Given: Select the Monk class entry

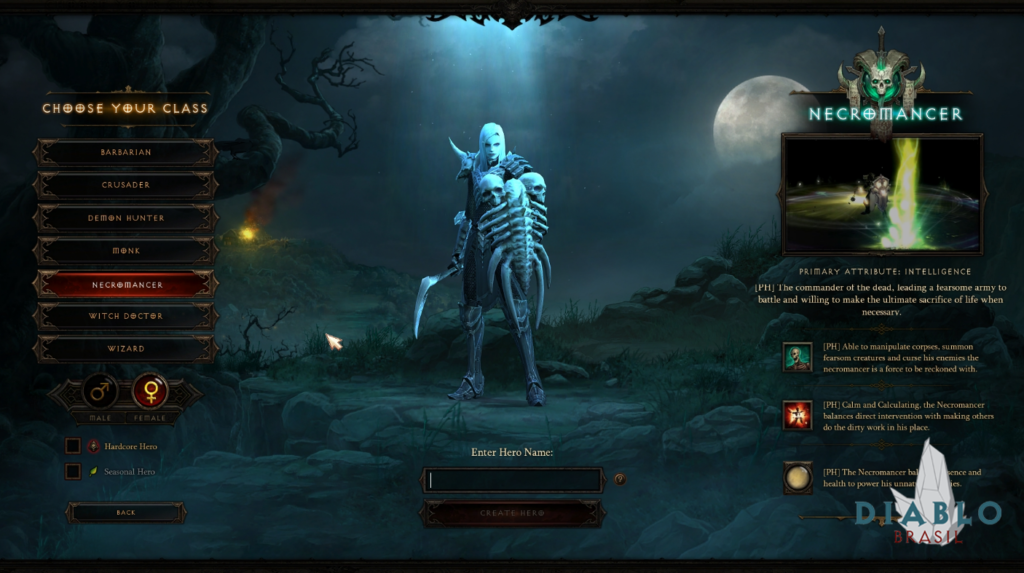Looking at the screenshot, I should click(x=126, y=251).
